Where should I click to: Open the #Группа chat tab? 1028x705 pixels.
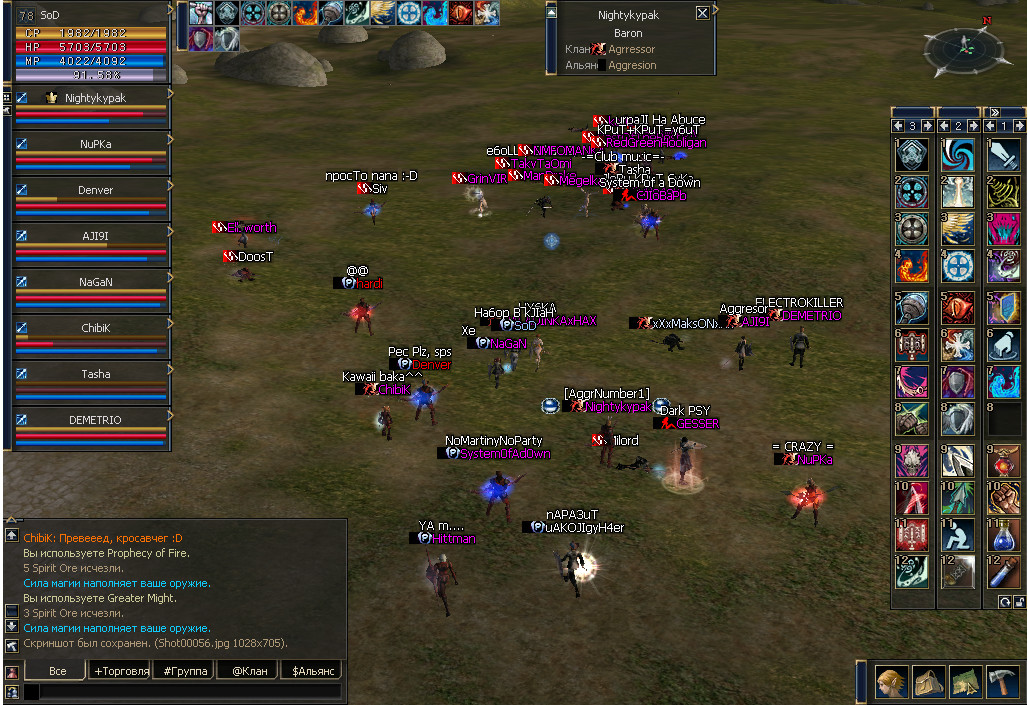185,671
